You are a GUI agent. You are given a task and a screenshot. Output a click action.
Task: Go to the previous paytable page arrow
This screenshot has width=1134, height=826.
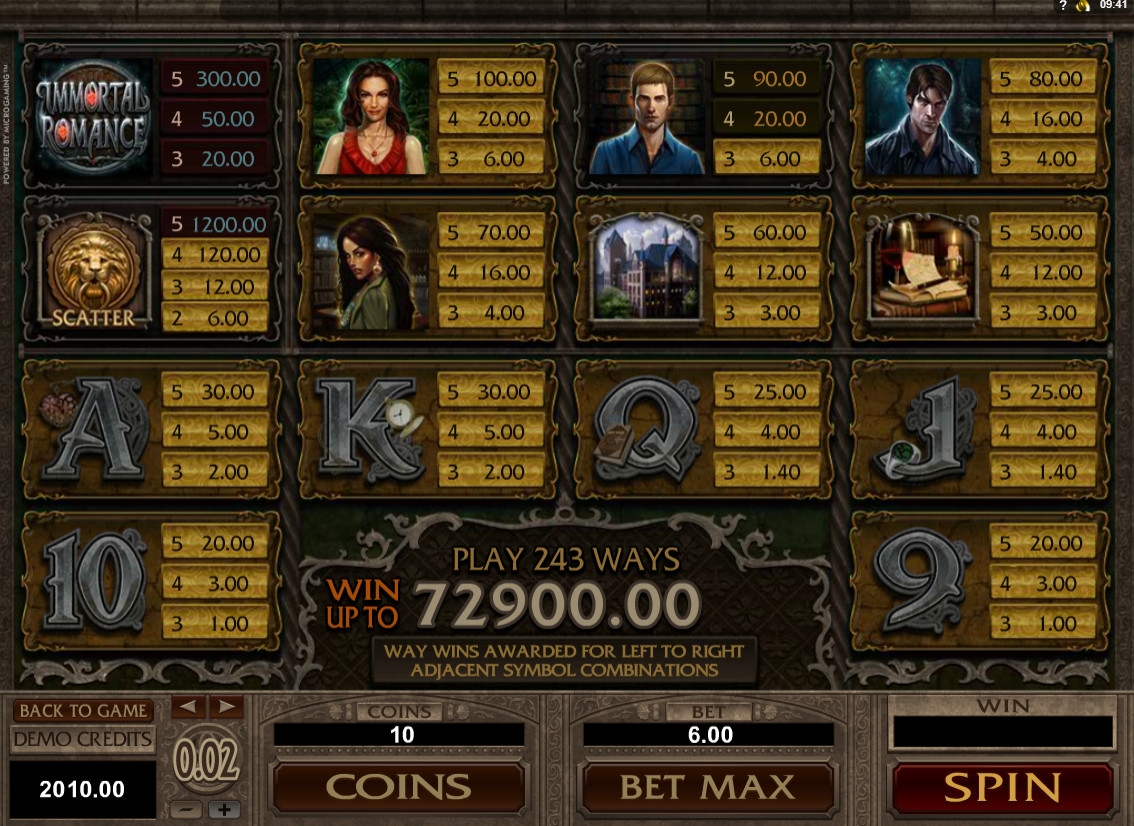pos(189,706)
